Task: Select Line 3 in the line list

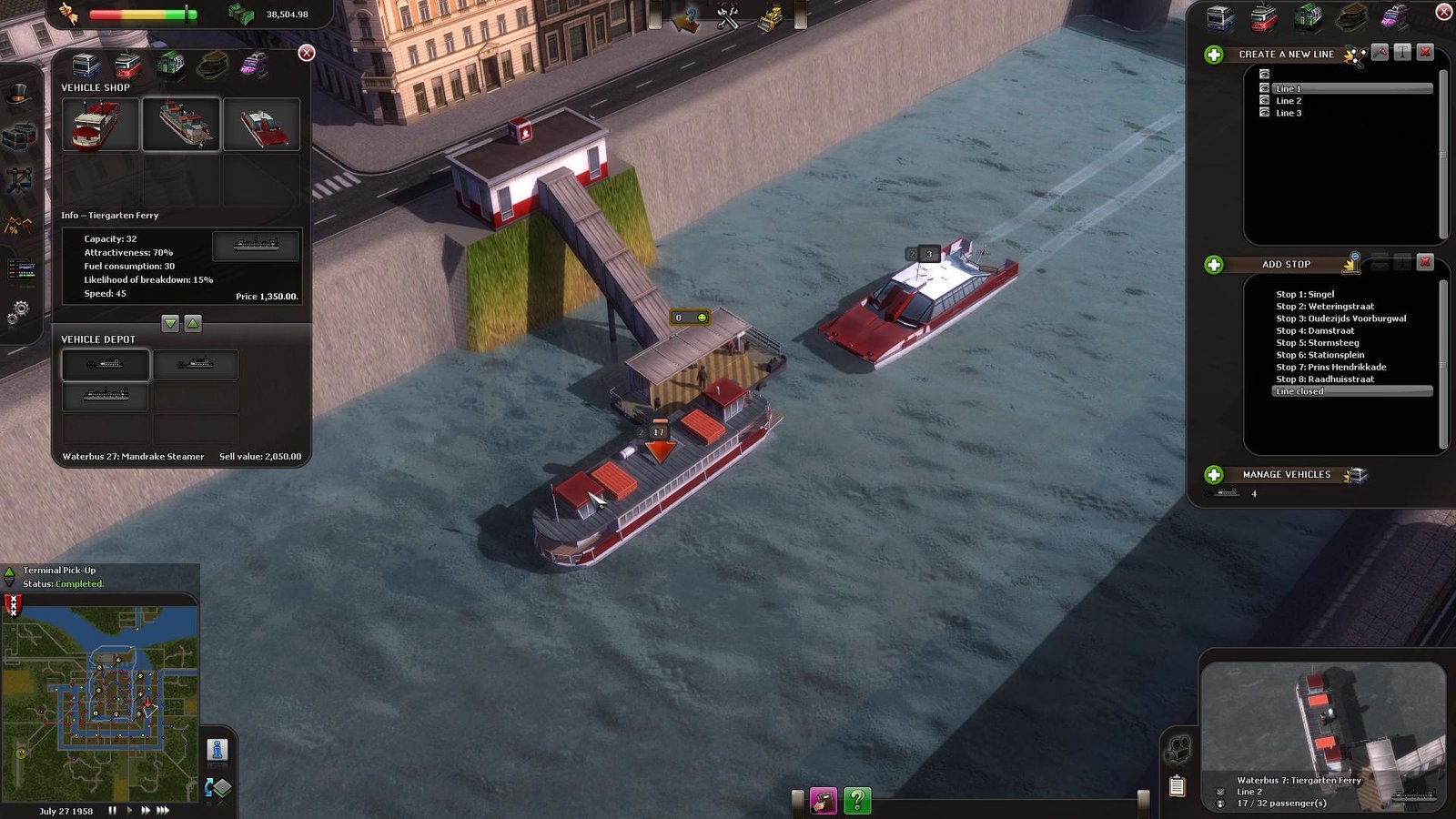Action: (1289, 113)
